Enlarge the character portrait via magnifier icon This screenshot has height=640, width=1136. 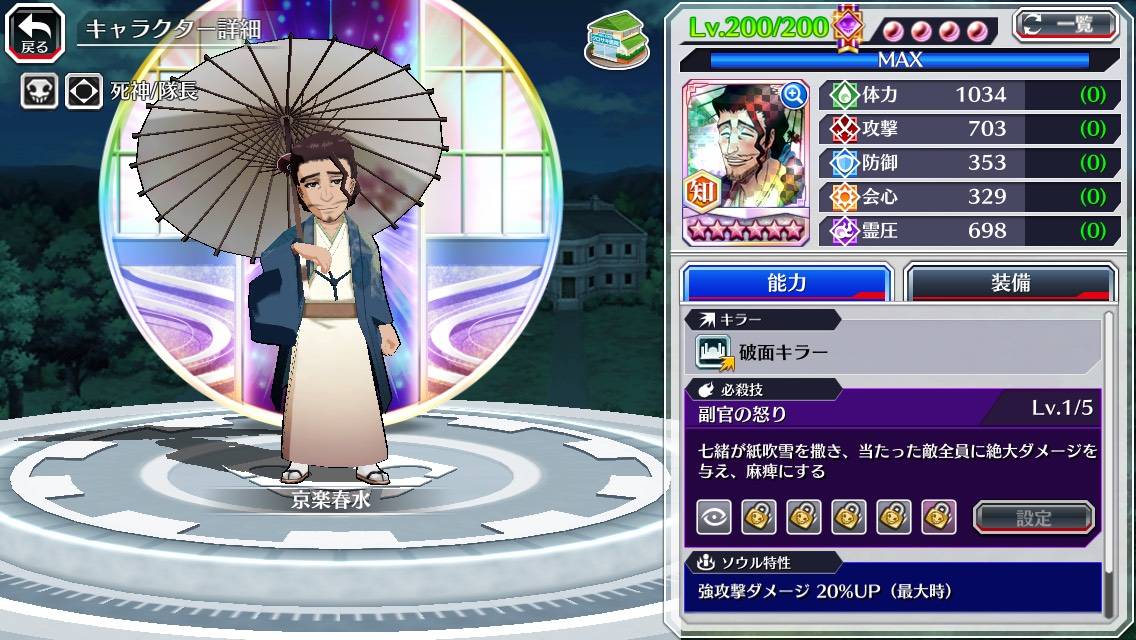pos(794,95)
